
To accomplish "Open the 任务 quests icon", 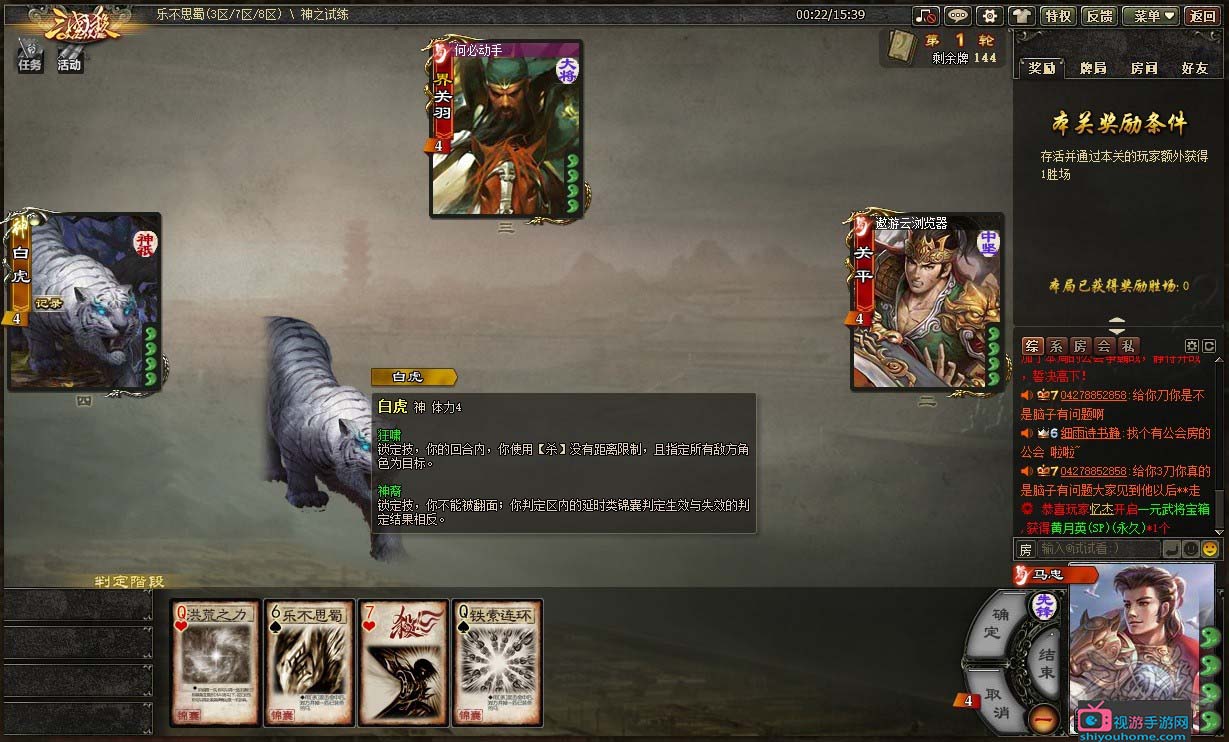I will (x=30, y=55).
